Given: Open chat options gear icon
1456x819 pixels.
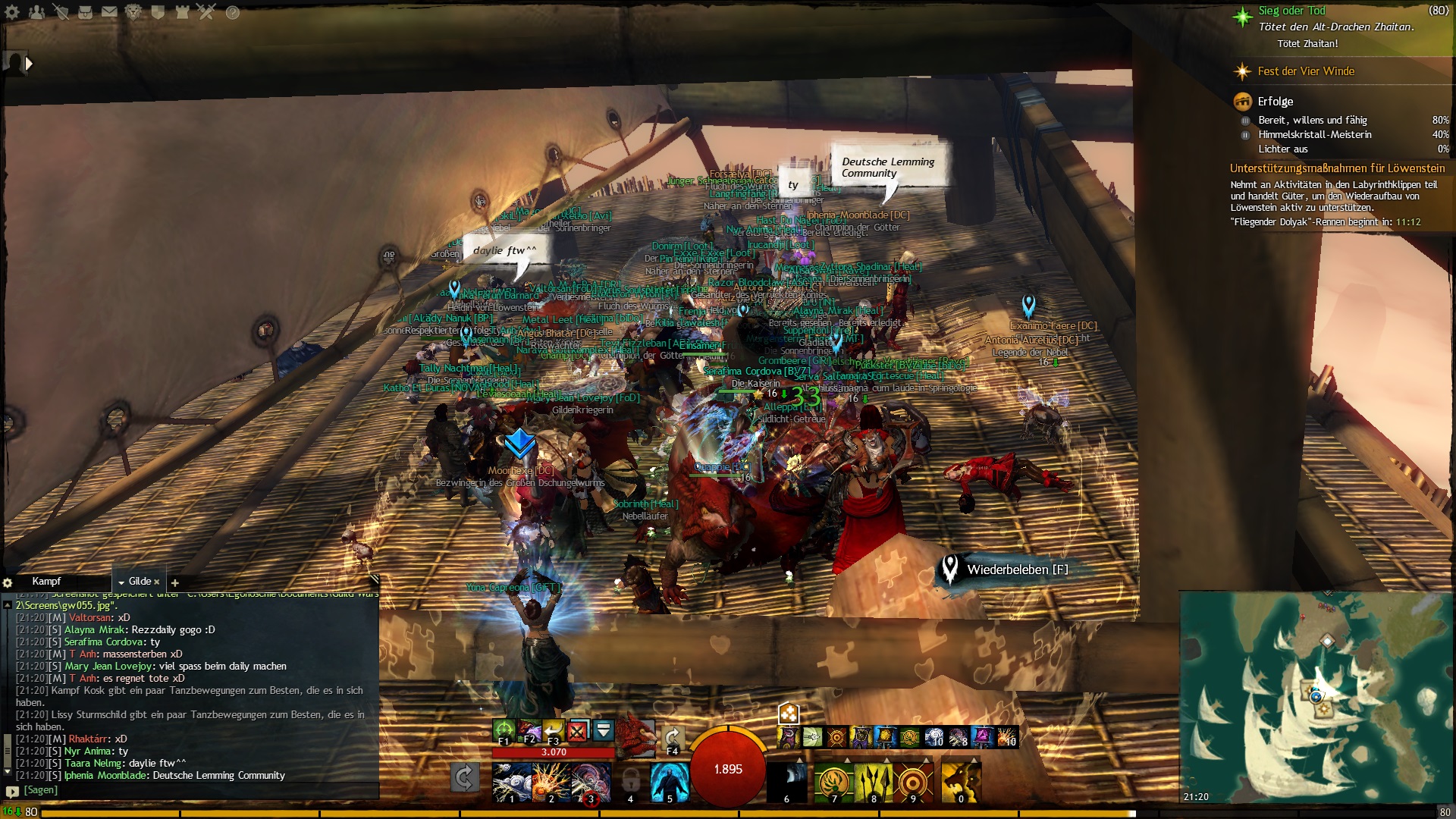Looking at the screenshot, I should (8, 583).
